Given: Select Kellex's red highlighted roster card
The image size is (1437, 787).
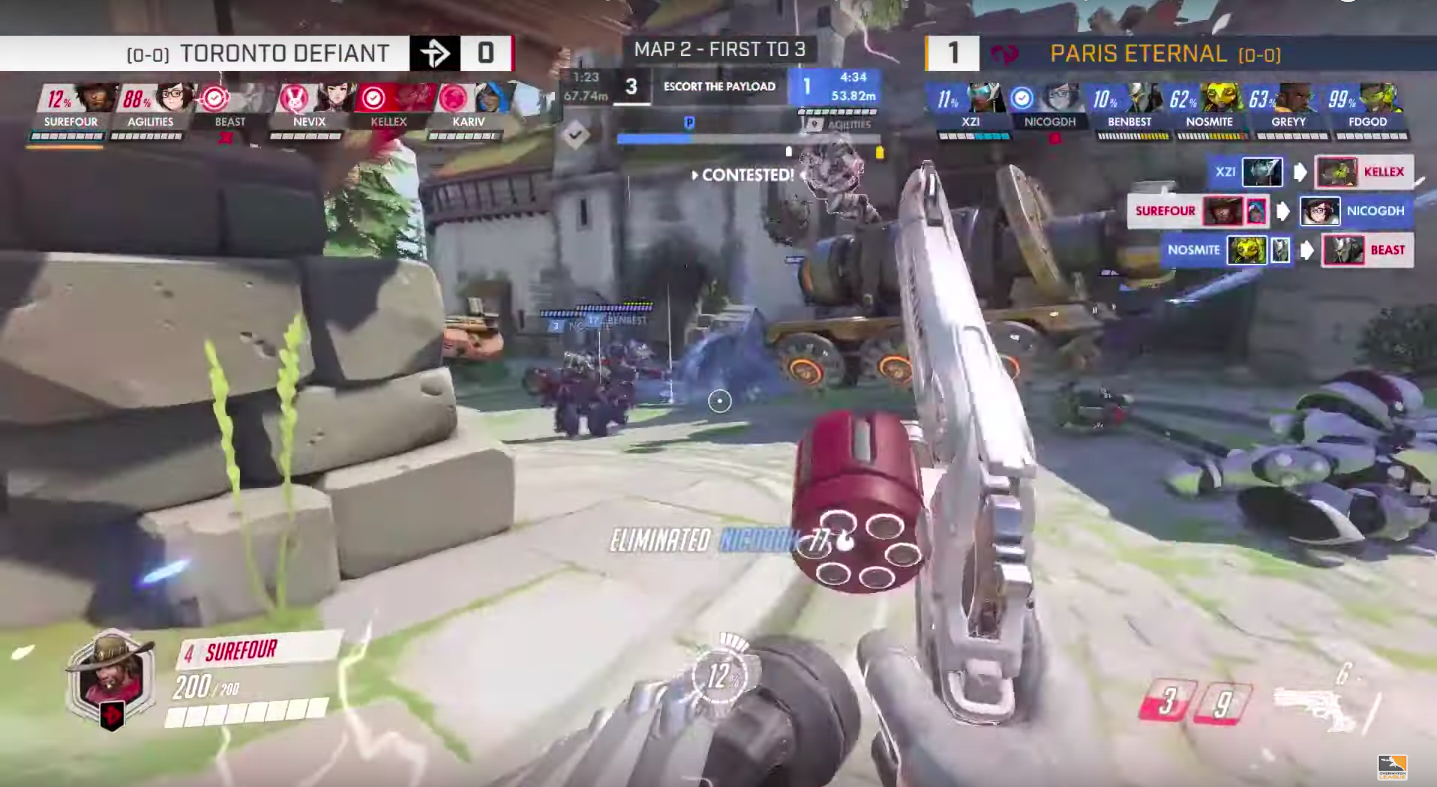Looking at the screenshot, I should 394,100.
